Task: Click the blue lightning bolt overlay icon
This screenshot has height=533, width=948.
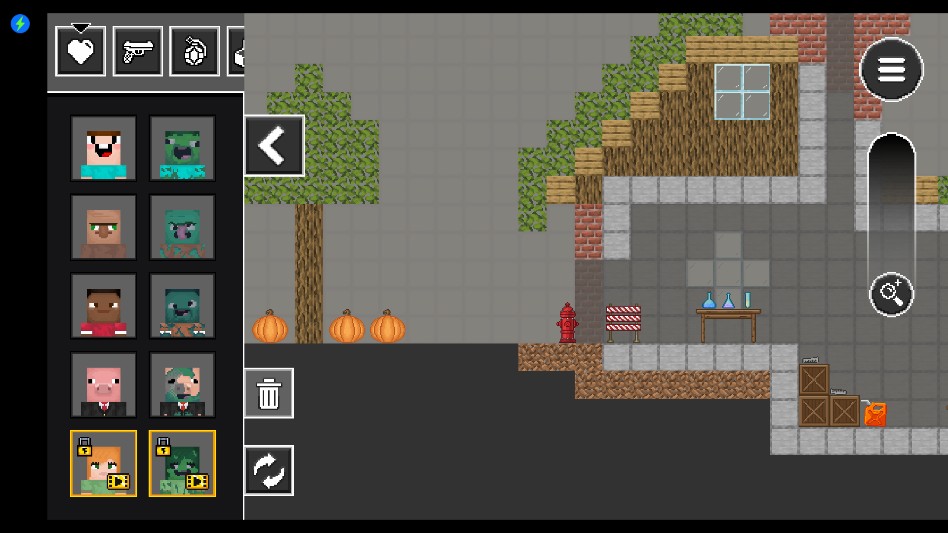Action: [20, 23]
